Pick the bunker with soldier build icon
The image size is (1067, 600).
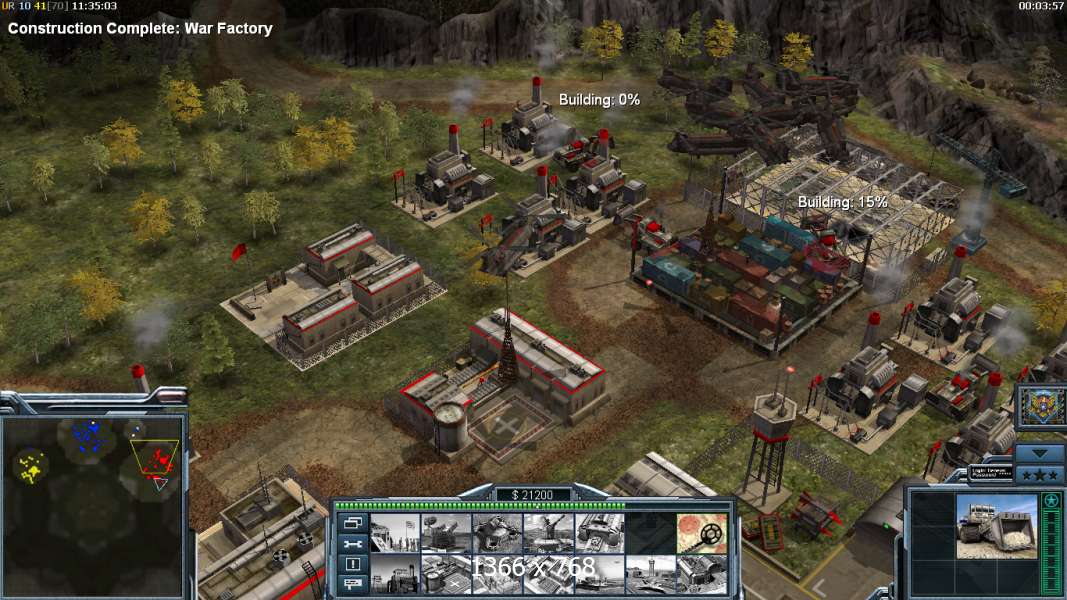(x=497, y=533)
